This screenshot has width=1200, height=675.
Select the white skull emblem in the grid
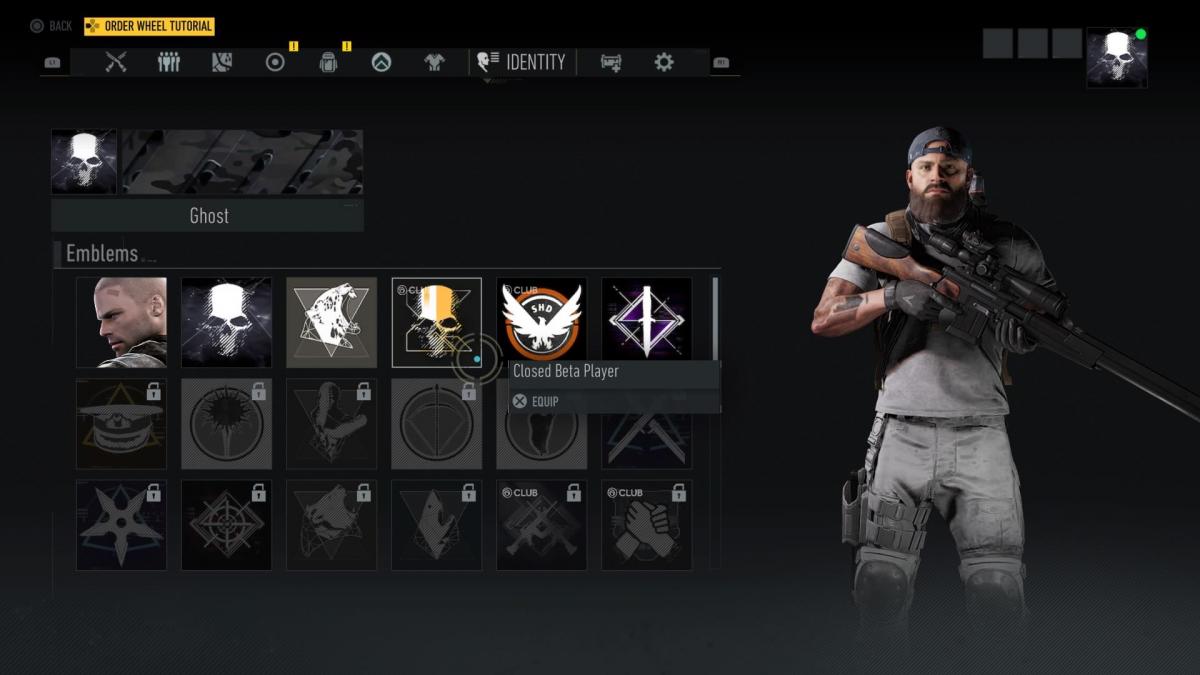tap(226, 322)
